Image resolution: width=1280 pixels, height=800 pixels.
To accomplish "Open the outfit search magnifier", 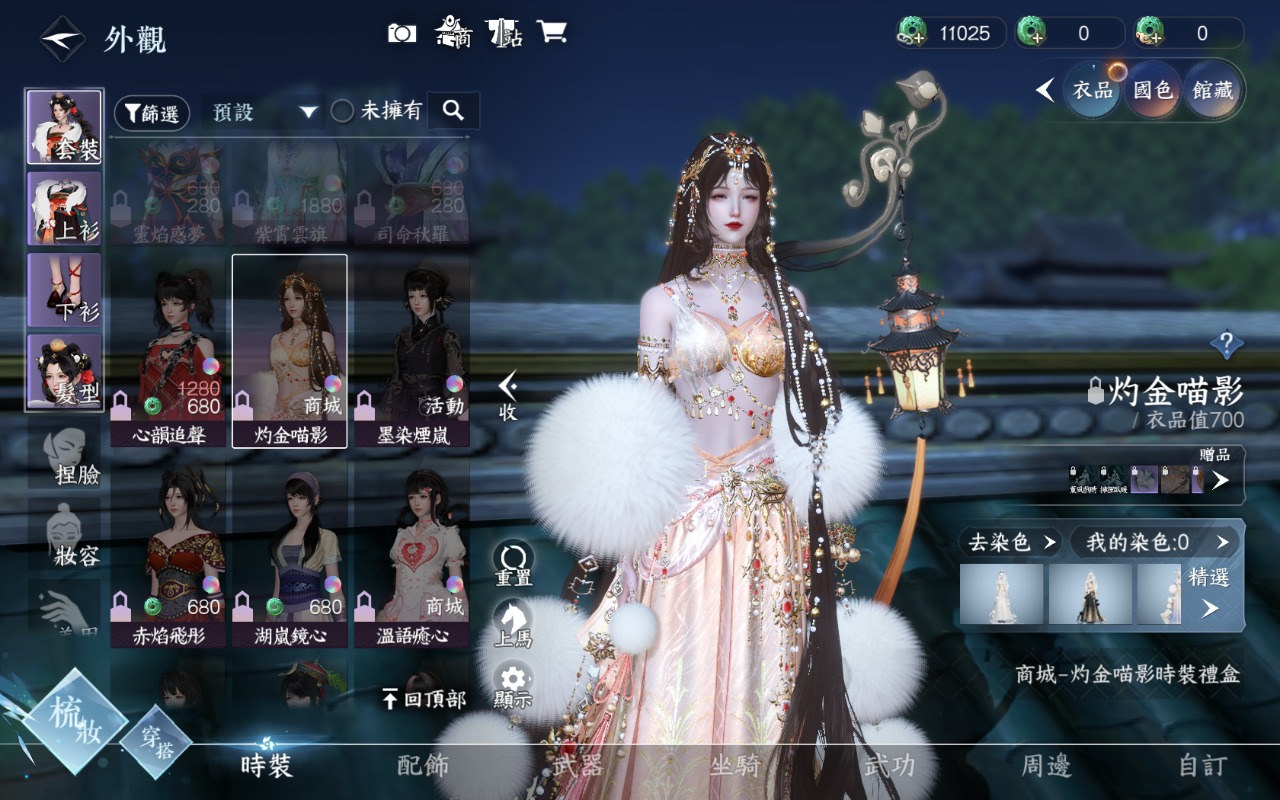I will (453, 111).
